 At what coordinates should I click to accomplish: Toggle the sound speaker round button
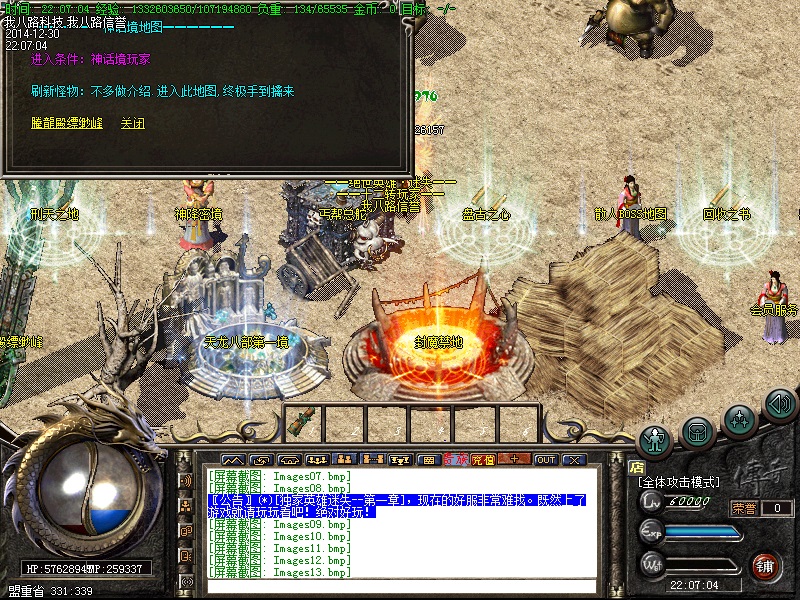coord(779,404)
